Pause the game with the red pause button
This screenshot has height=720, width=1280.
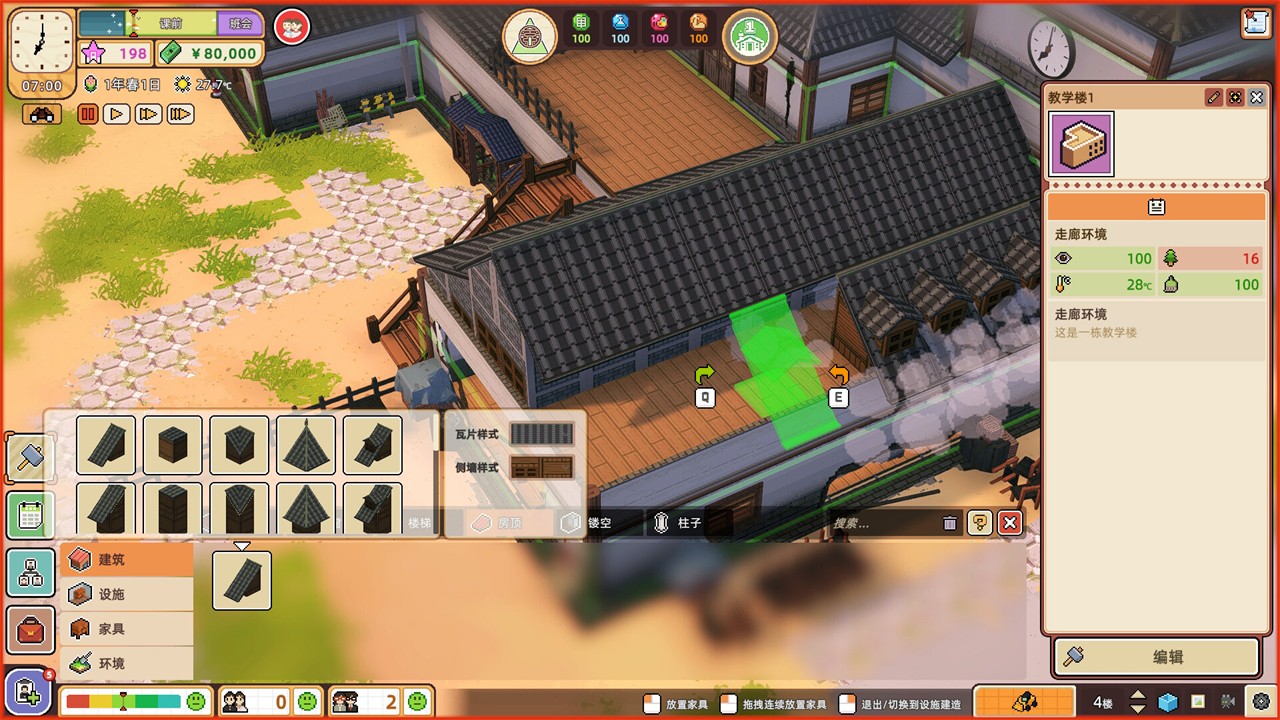coord(88,114)
